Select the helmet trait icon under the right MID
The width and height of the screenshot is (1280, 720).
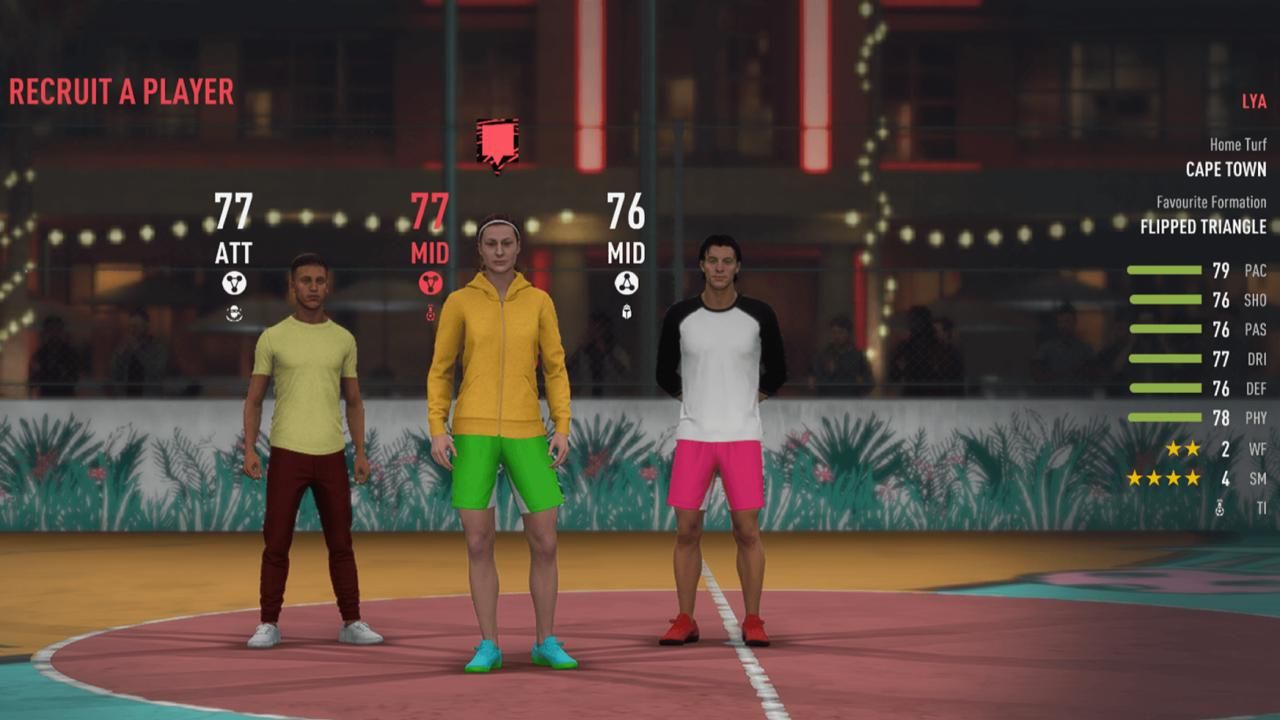[628, 314]
